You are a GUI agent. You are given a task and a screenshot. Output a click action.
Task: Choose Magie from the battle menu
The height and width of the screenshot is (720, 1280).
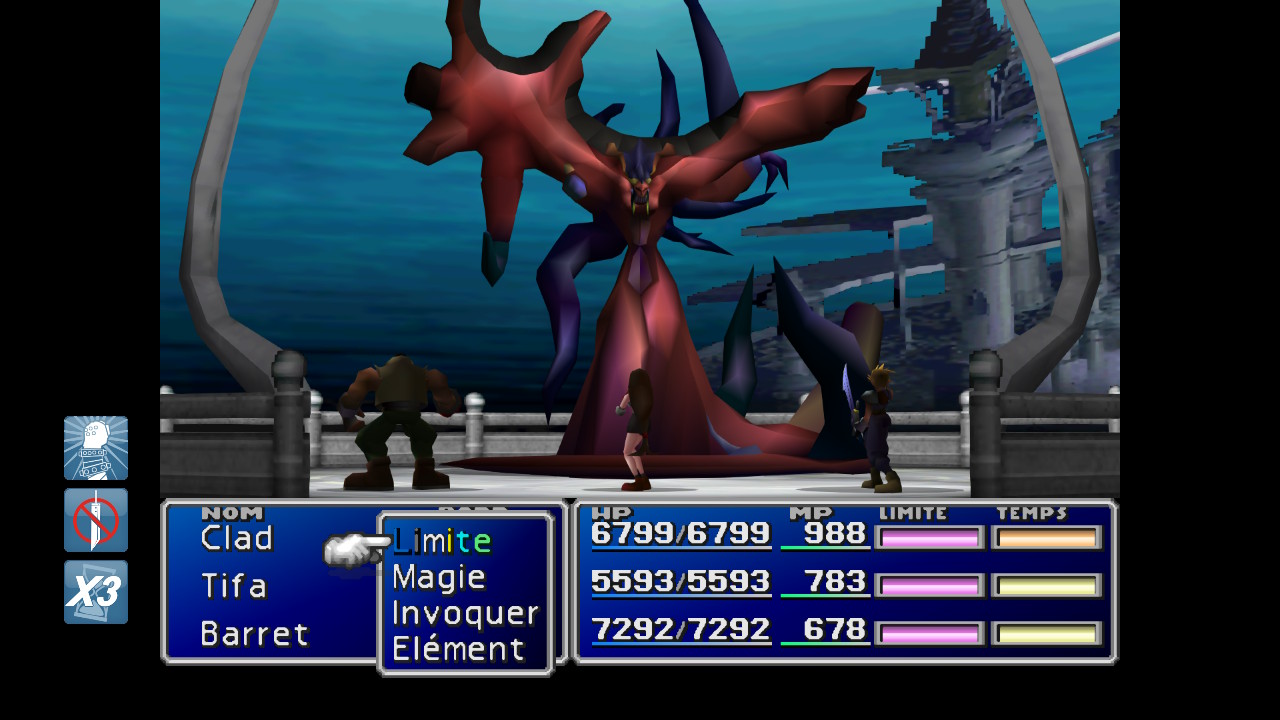pyautogui.click(x=439, y=577)
